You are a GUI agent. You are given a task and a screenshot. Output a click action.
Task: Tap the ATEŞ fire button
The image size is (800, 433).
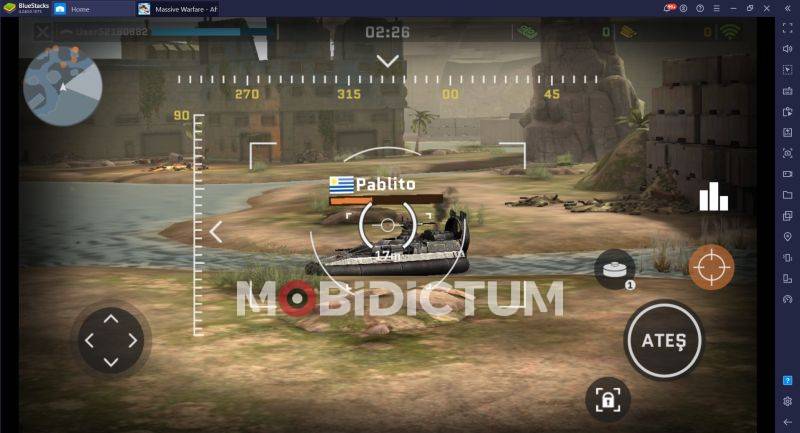[663, 340]
